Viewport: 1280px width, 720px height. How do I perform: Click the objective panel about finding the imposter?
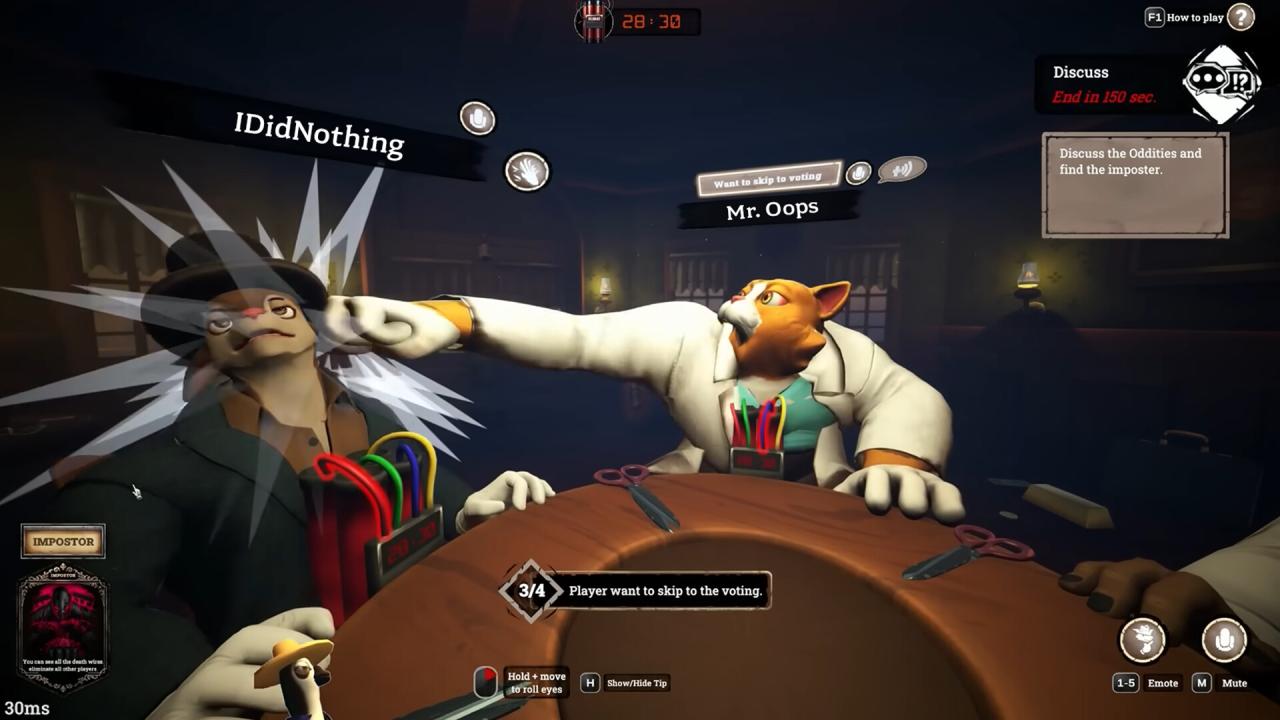1135,186
